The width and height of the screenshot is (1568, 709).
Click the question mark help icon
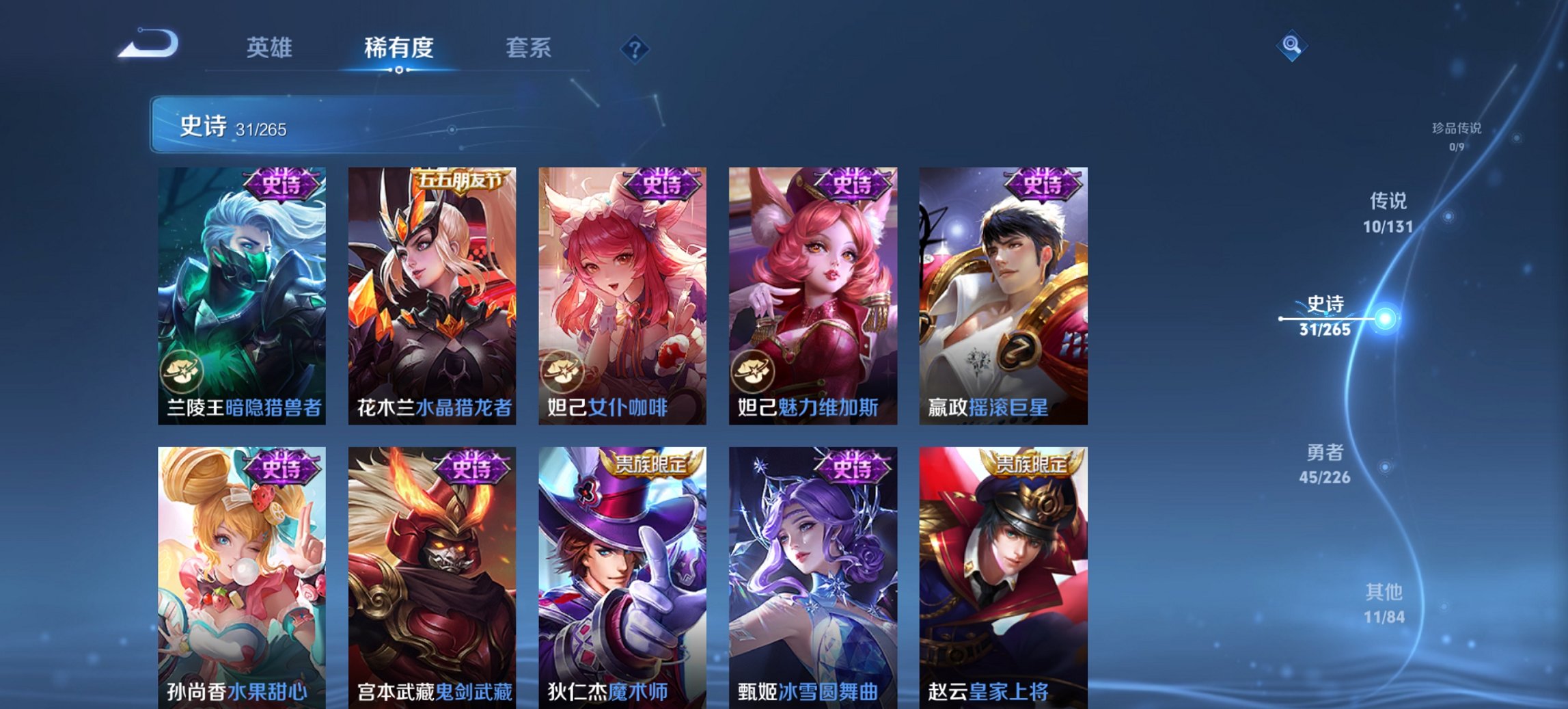635,48
